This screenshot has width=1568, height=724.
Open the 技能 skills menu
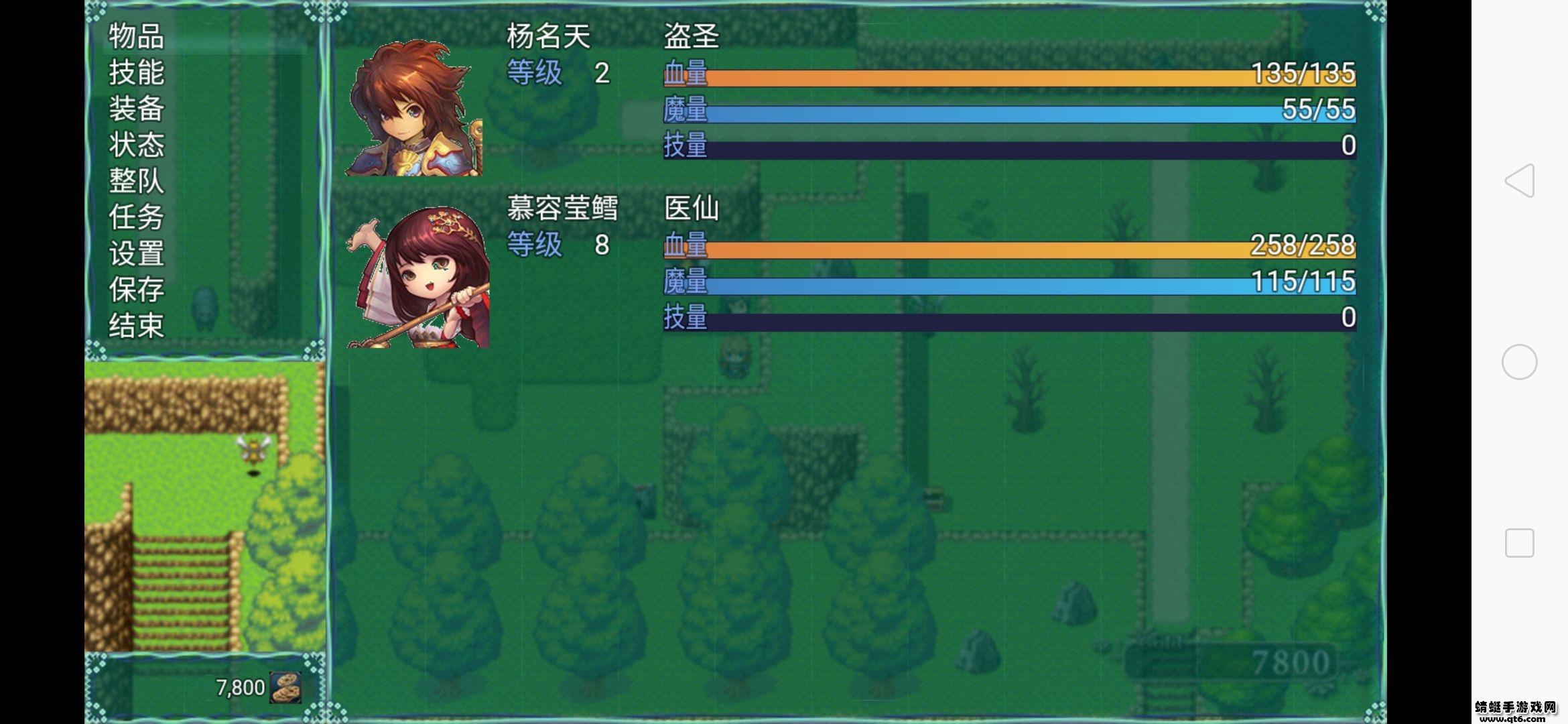135,74
